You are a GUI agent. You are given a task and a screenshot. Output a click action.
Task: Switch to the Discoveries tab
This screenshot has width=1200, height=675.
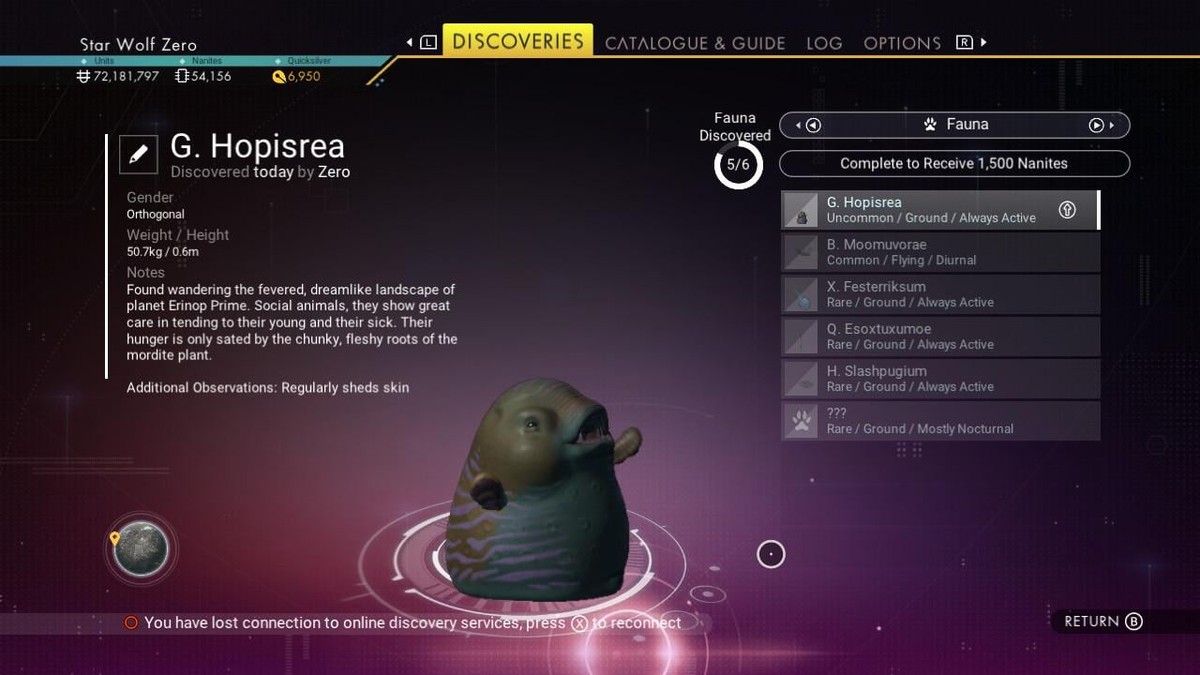click(517, 41)
